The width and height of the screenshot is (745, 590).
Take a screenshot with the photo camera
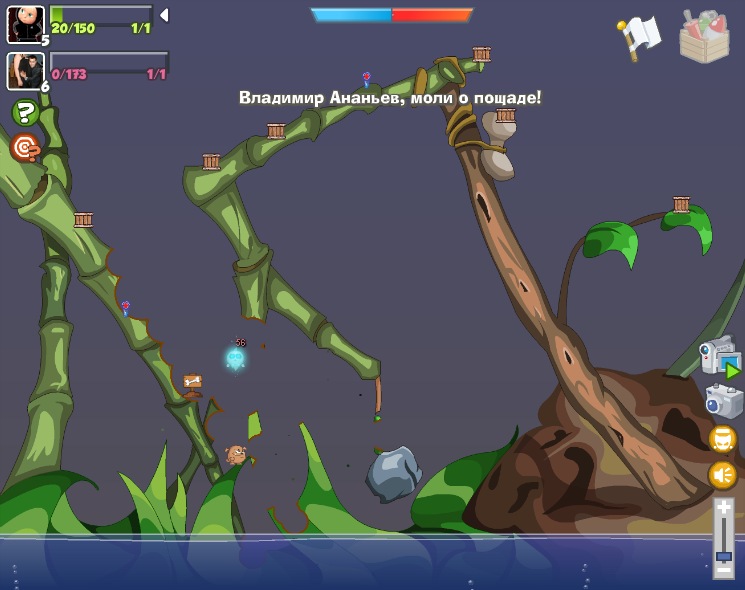pyautogui.click(x=723, y=401)
